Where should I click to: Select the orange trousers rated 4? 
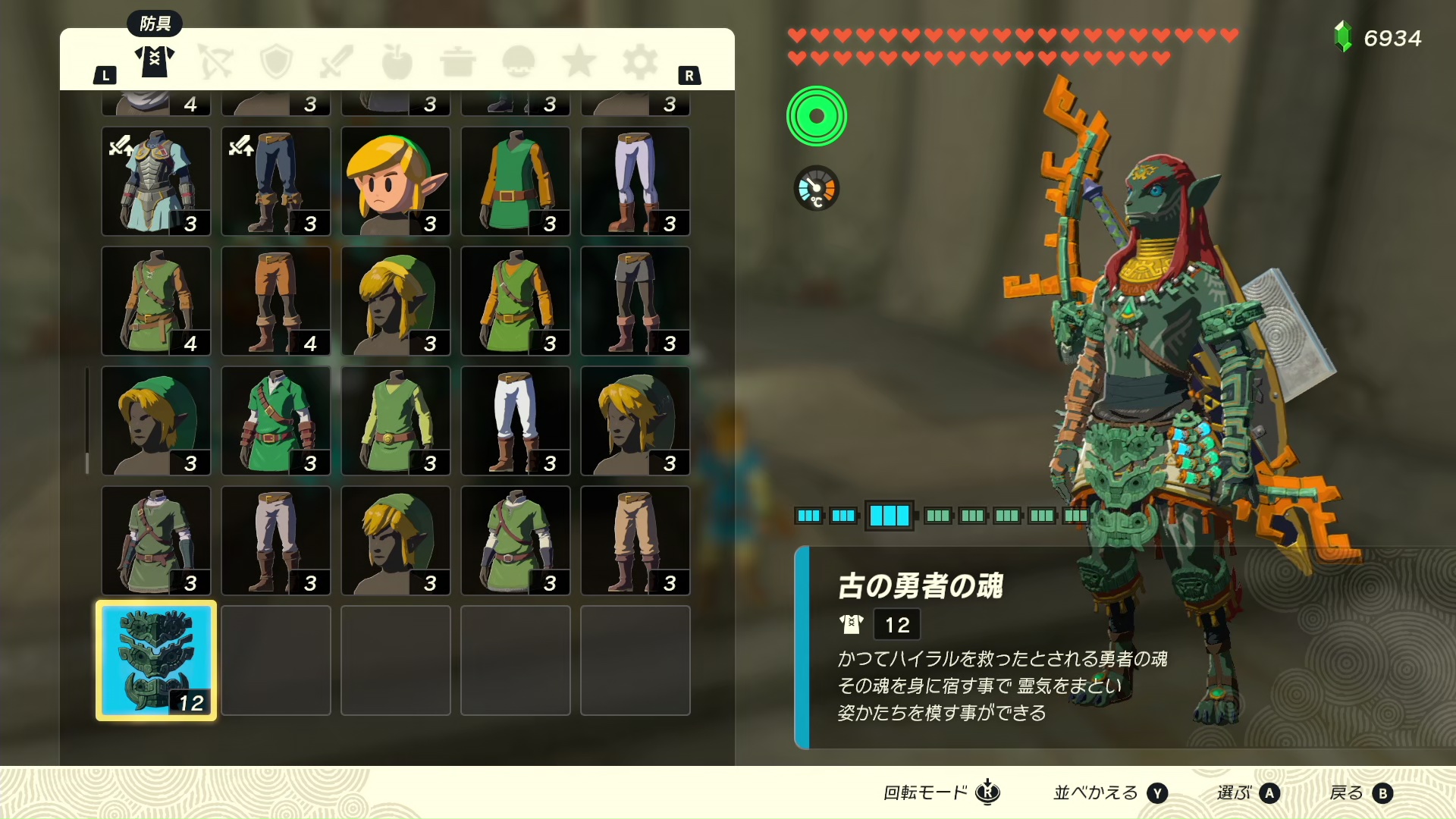tap(275, 301)
